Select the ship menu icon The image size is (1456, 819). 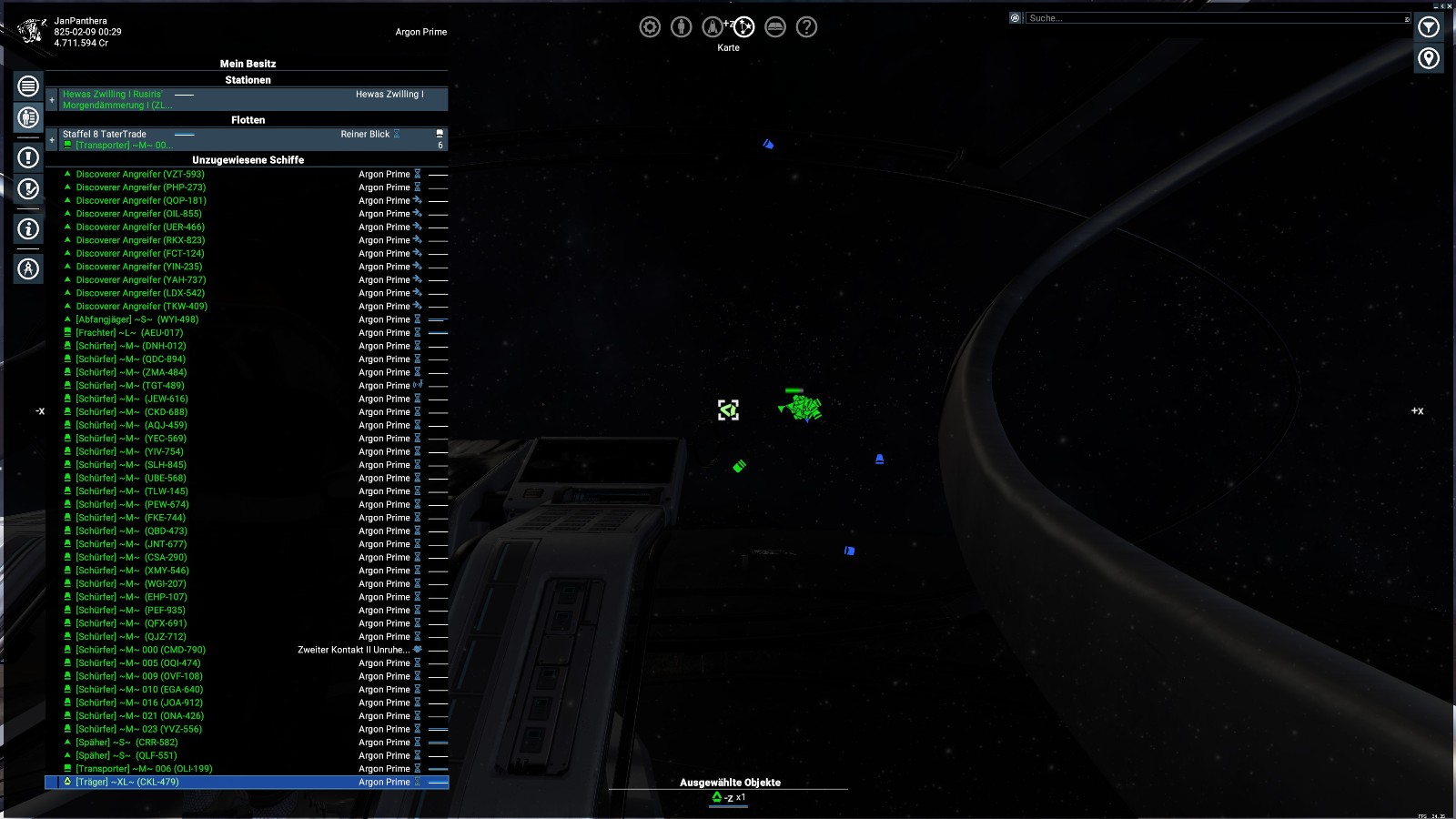point(713,27)
